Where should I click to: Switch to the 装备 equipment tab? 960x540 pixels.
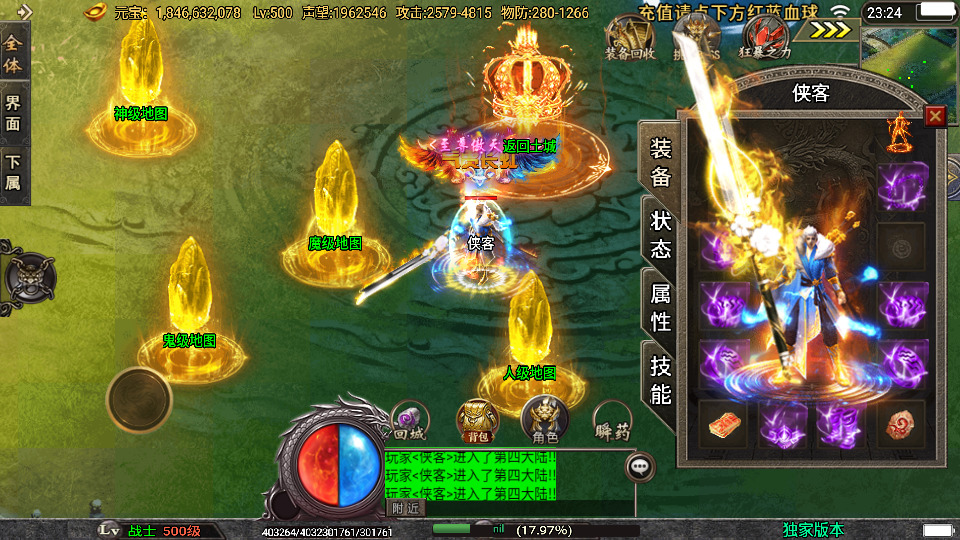pyautogui.click(x=660, y=163)
